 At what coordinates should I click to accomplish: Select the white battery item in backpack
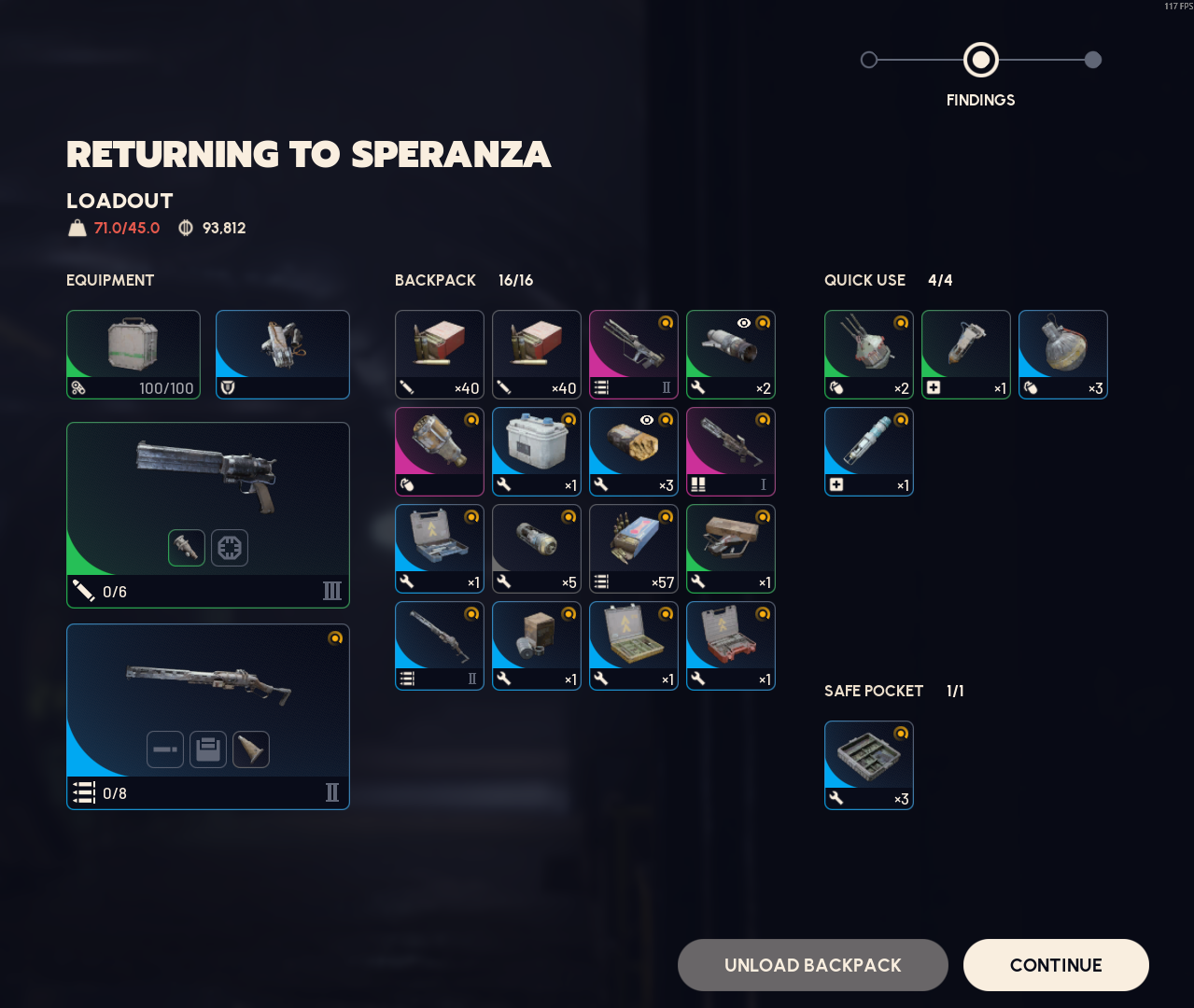[x=537, y=452]
